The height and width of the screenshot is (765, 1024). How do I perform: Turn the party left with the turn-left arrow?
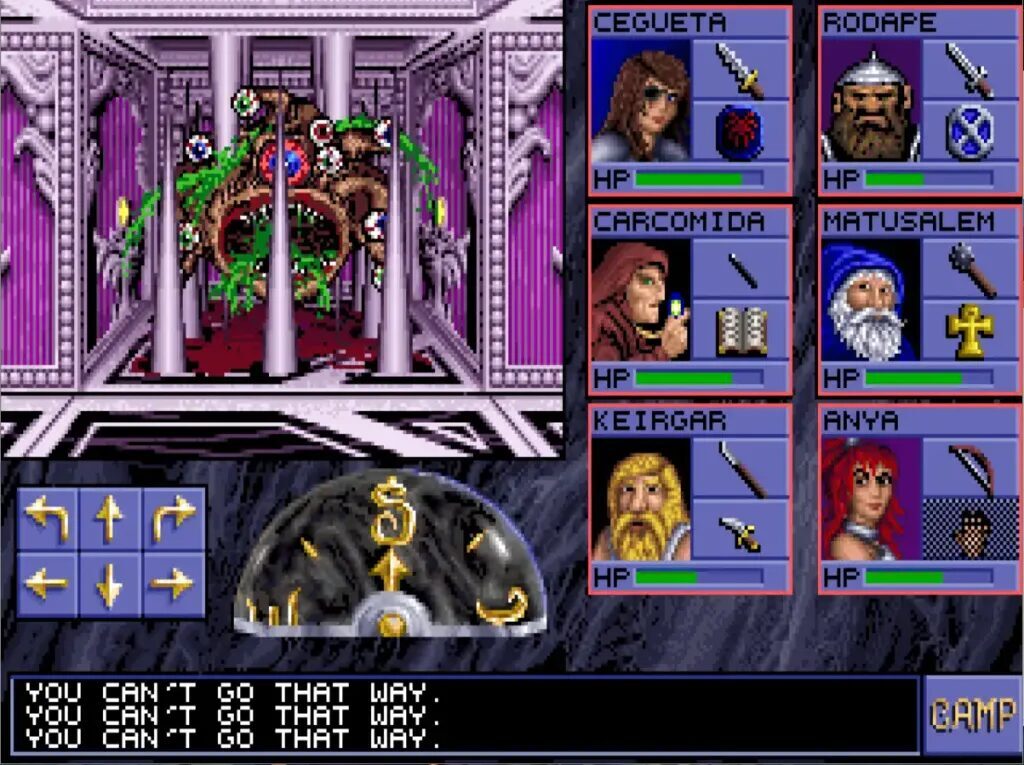pos(47,518)
